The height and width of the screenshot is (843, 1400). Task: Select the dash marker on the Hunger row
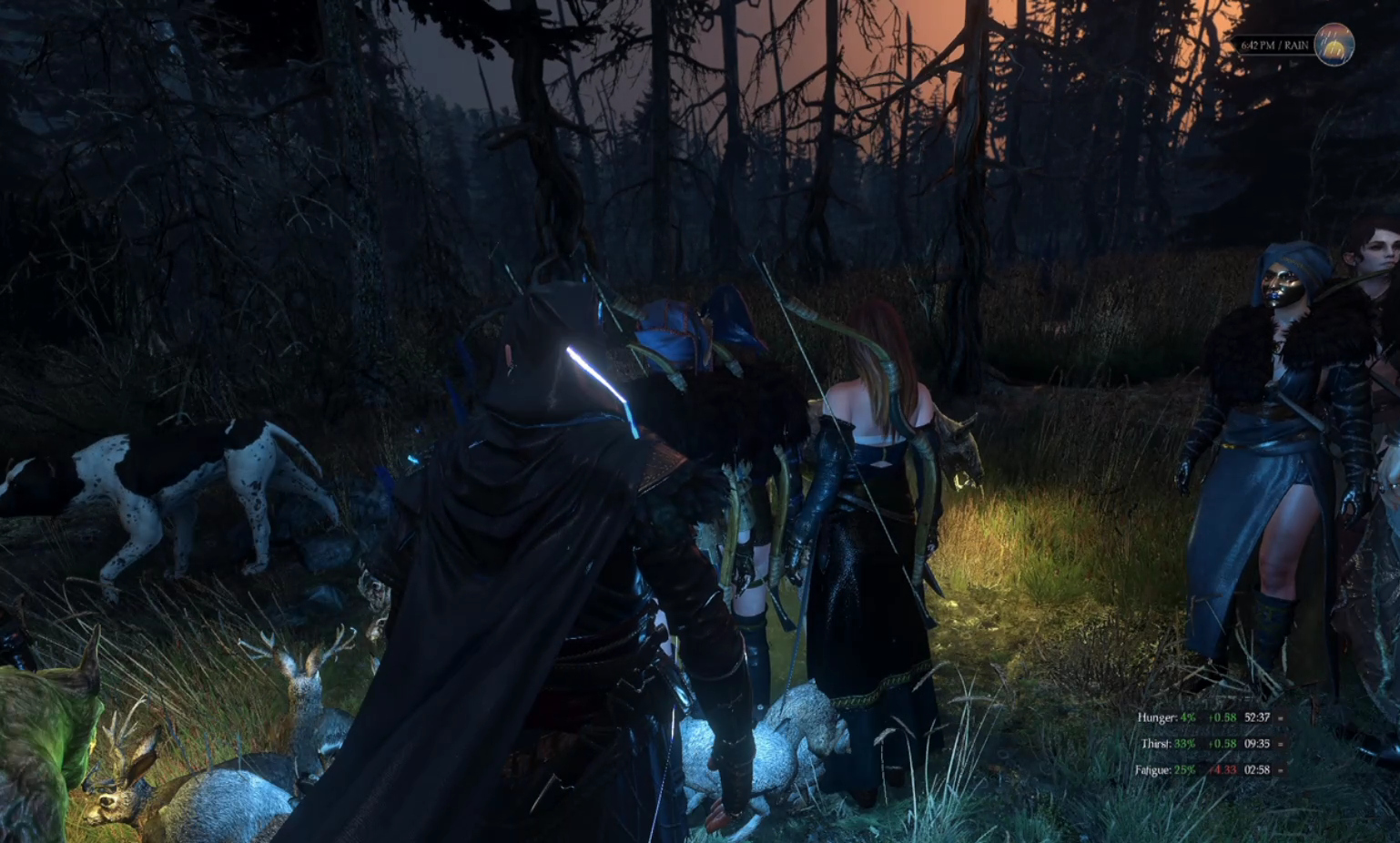tap(1281, 717)
